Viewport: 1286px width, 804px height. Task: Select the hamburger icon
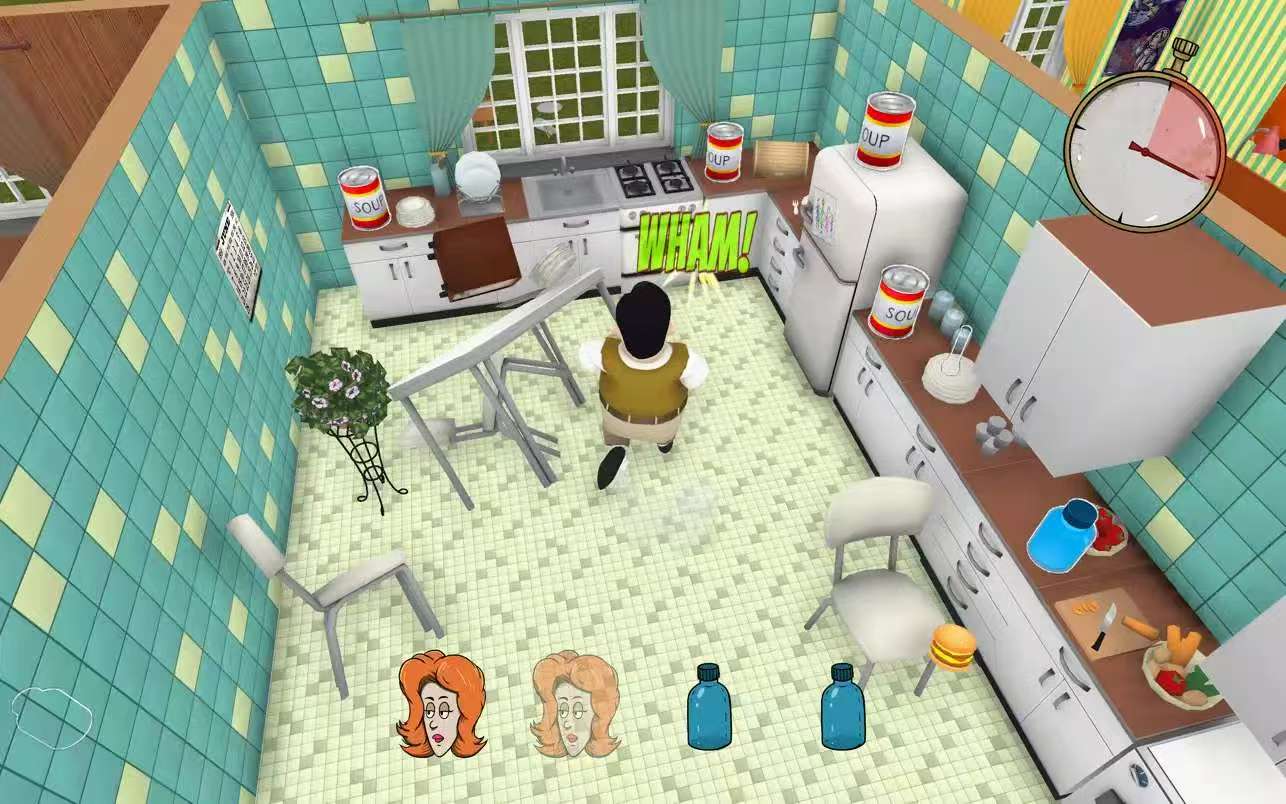pos(952,647)
